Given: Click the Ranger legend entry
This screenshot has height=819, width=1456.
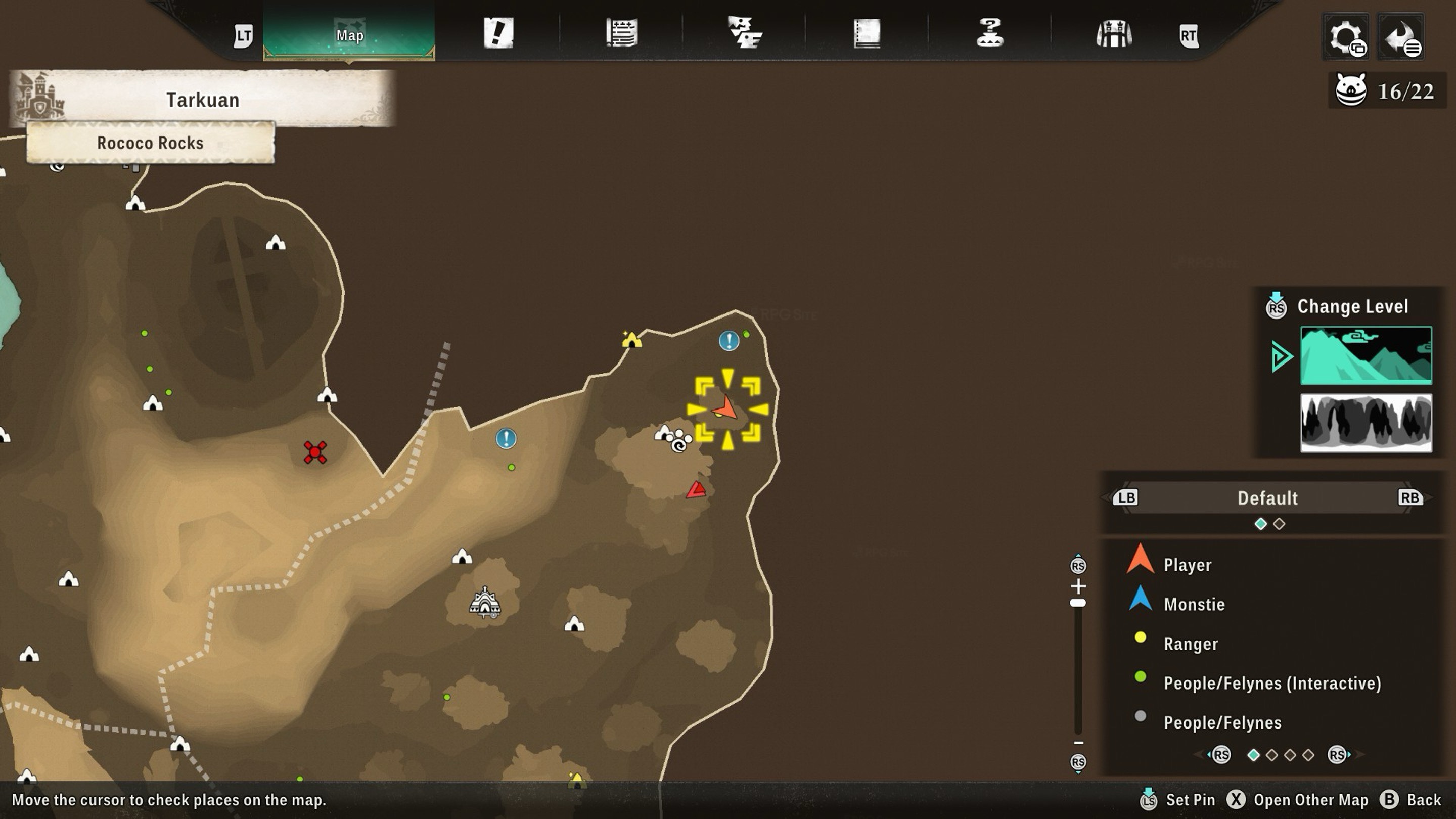Looking at the screenshot, I should tap(1191, 644).
